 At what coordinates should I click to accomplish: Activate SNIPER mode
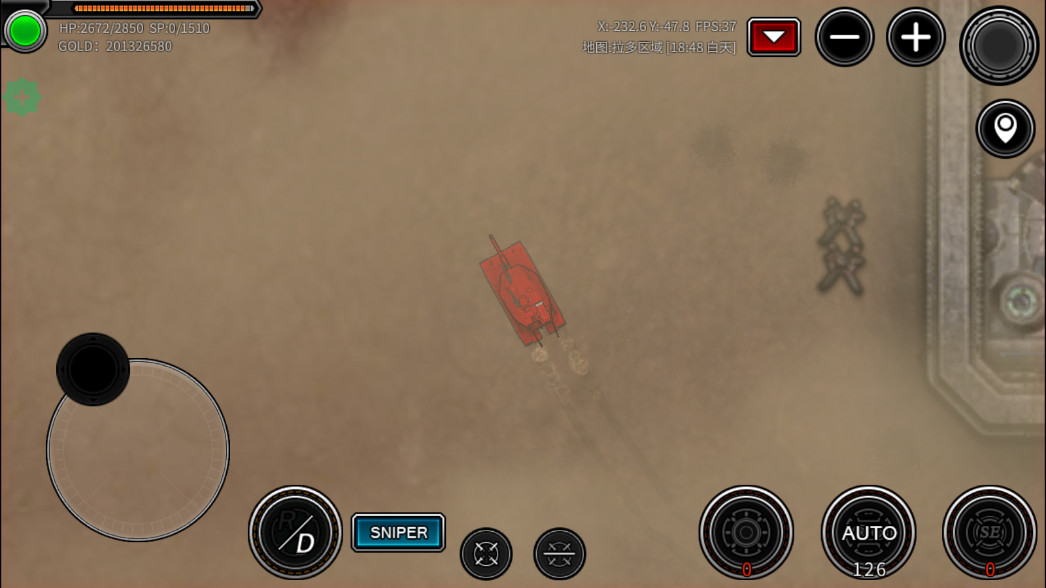pyautogui.click(x=398, y=533)
